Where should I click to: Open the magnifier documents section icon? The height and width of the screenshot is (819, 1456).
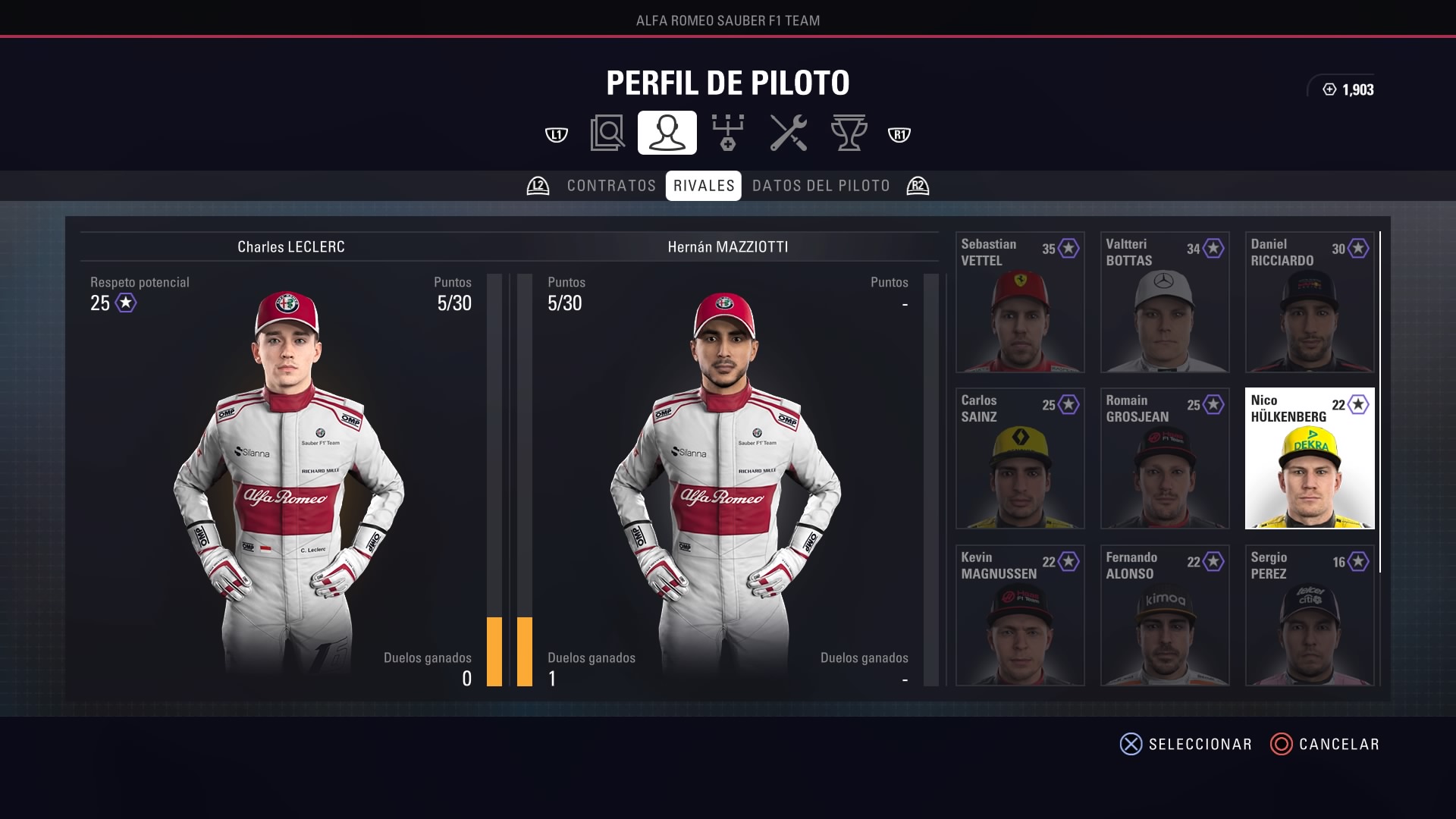coord(607,133)
